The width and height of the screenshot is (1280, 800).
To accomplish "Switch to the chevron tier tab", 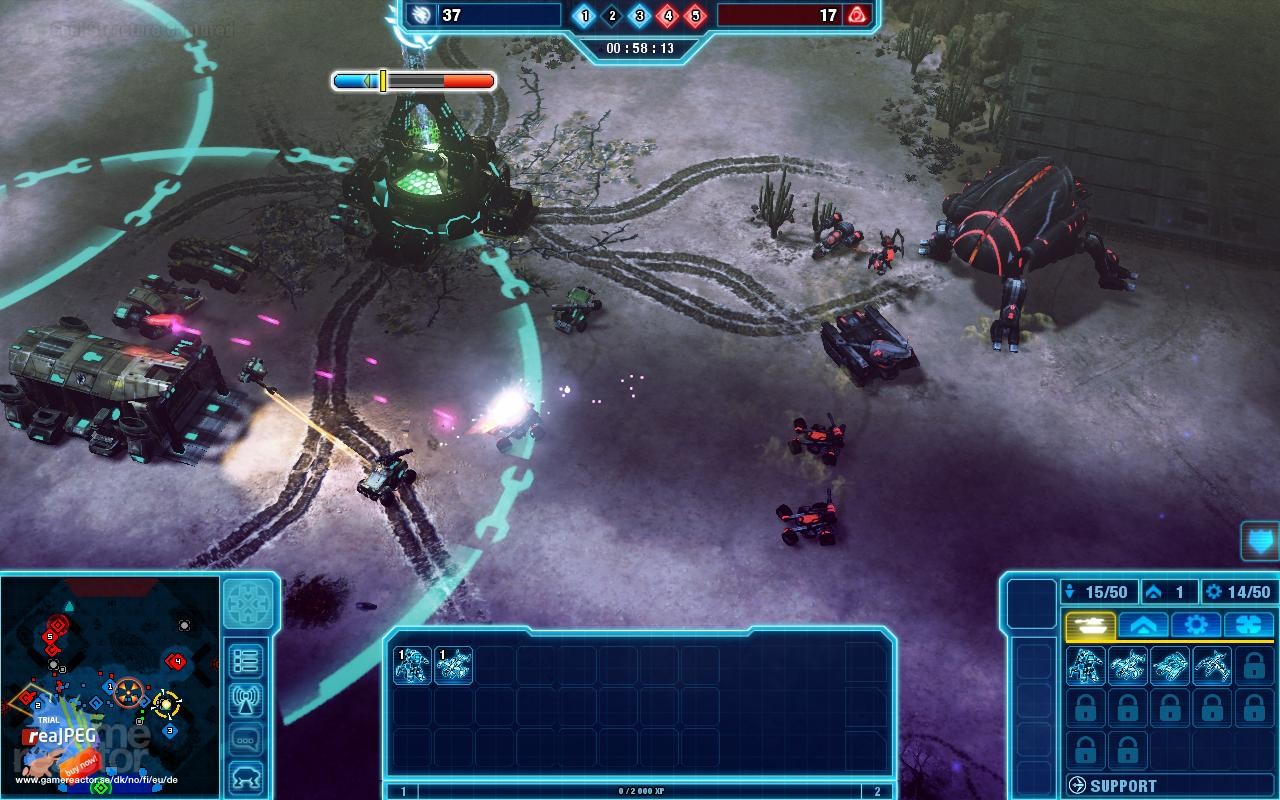I will 1144,624.
